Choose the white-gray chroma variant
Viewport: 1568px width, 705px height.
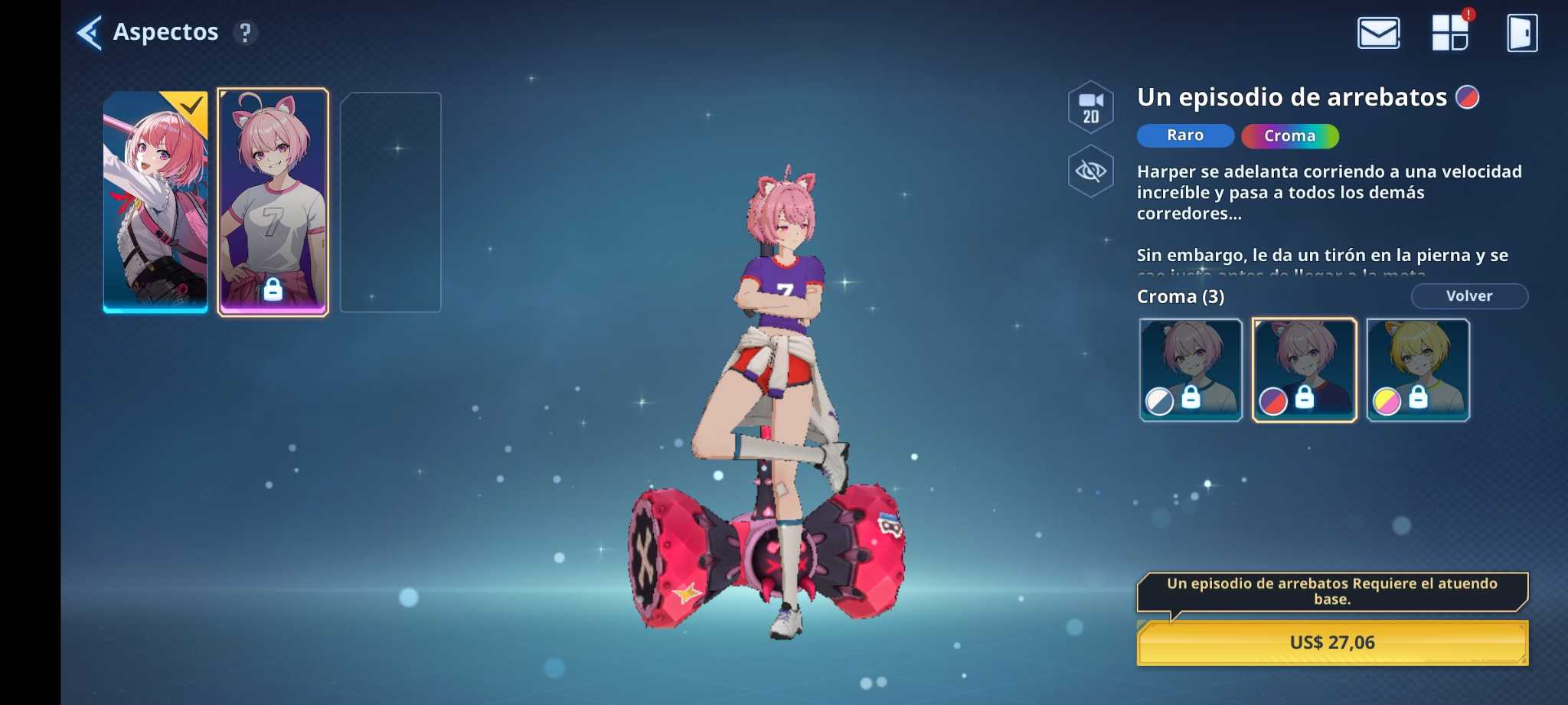click(x=1191, y=370)
